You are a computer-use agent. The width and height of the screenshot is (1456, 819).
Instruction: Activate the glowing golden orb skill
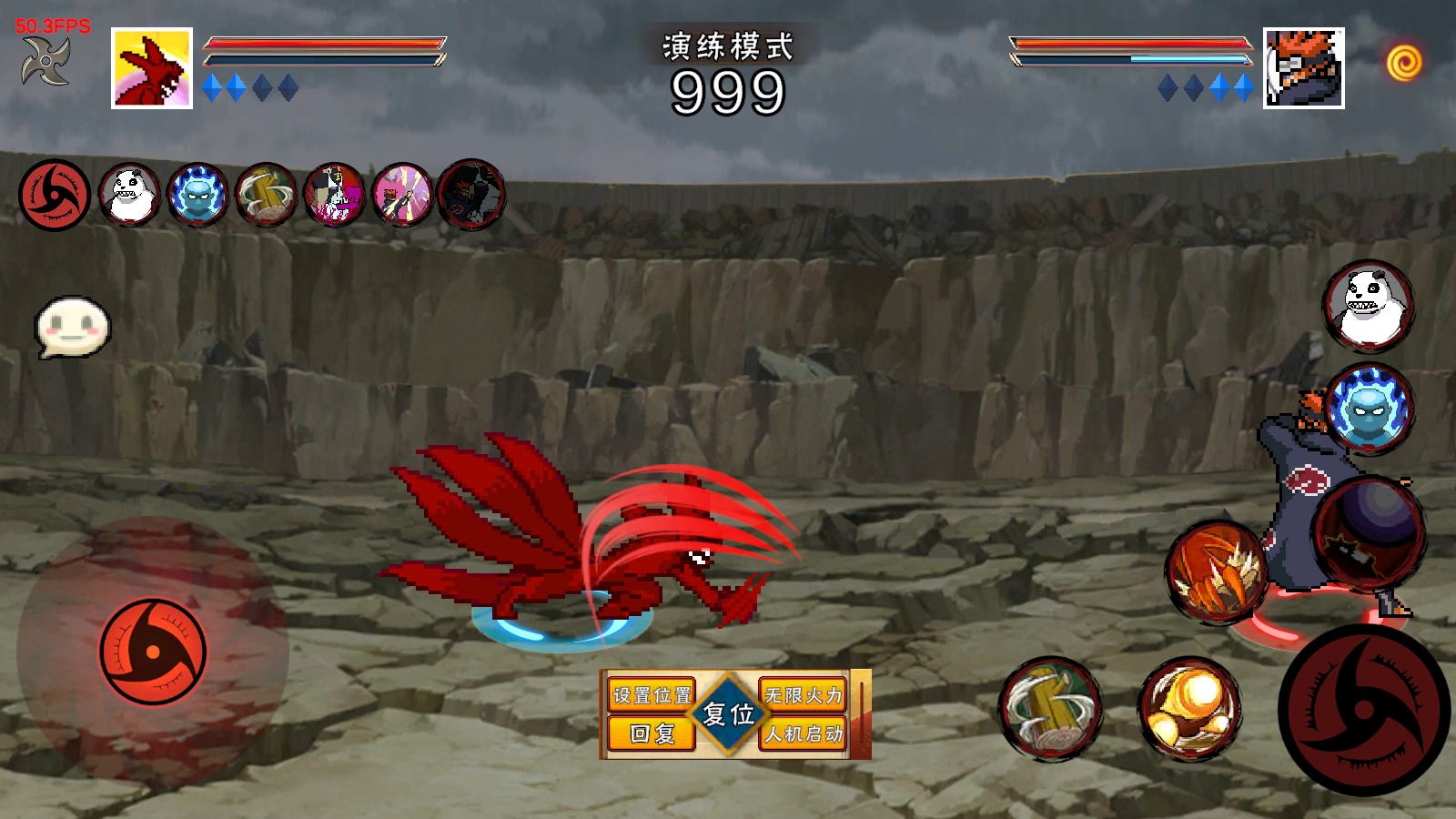pyautogui.click(x=1189, y=709)
